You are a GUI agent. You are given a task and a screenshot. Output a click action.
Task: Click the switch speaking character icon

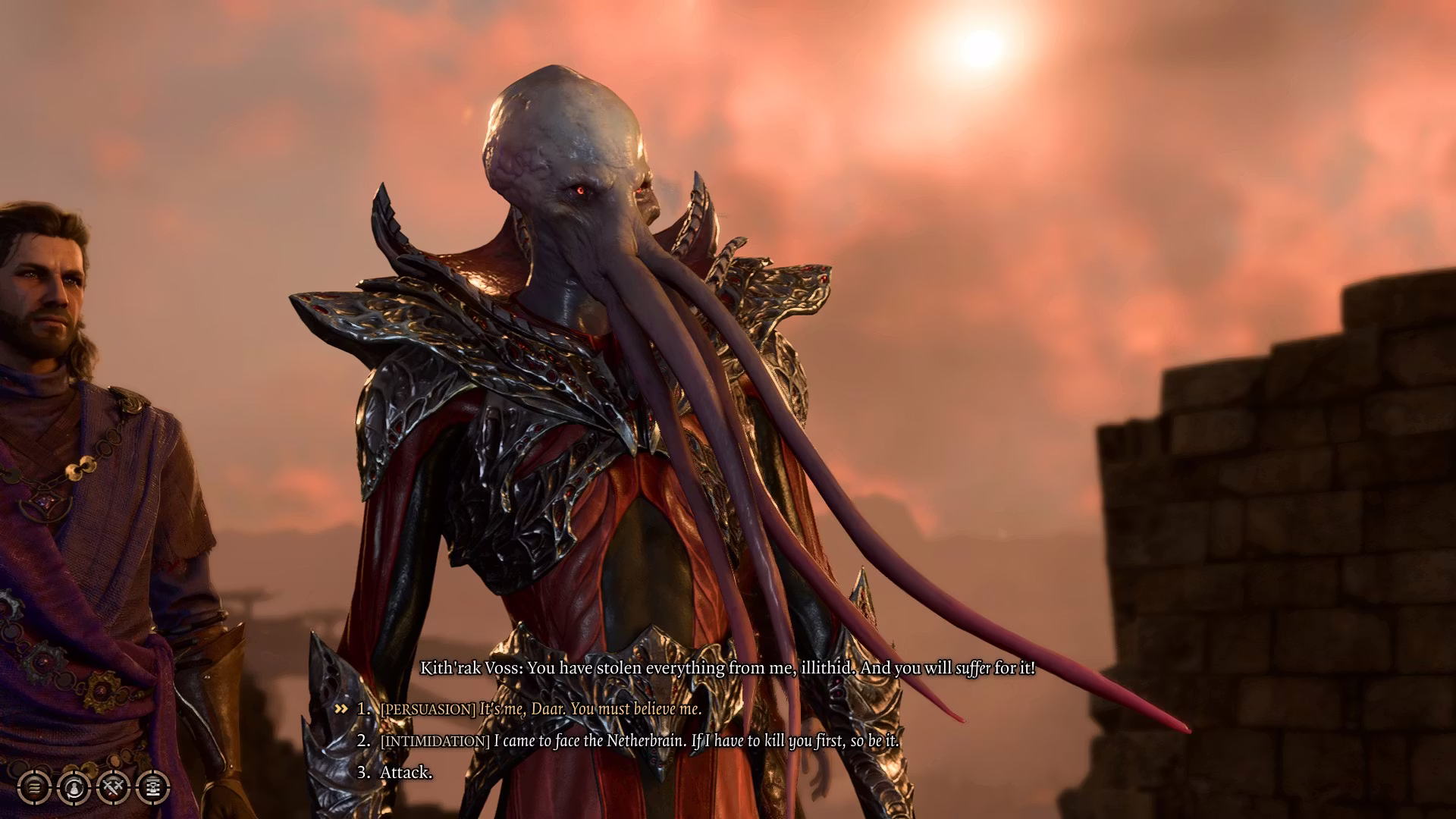coord(74,788)
